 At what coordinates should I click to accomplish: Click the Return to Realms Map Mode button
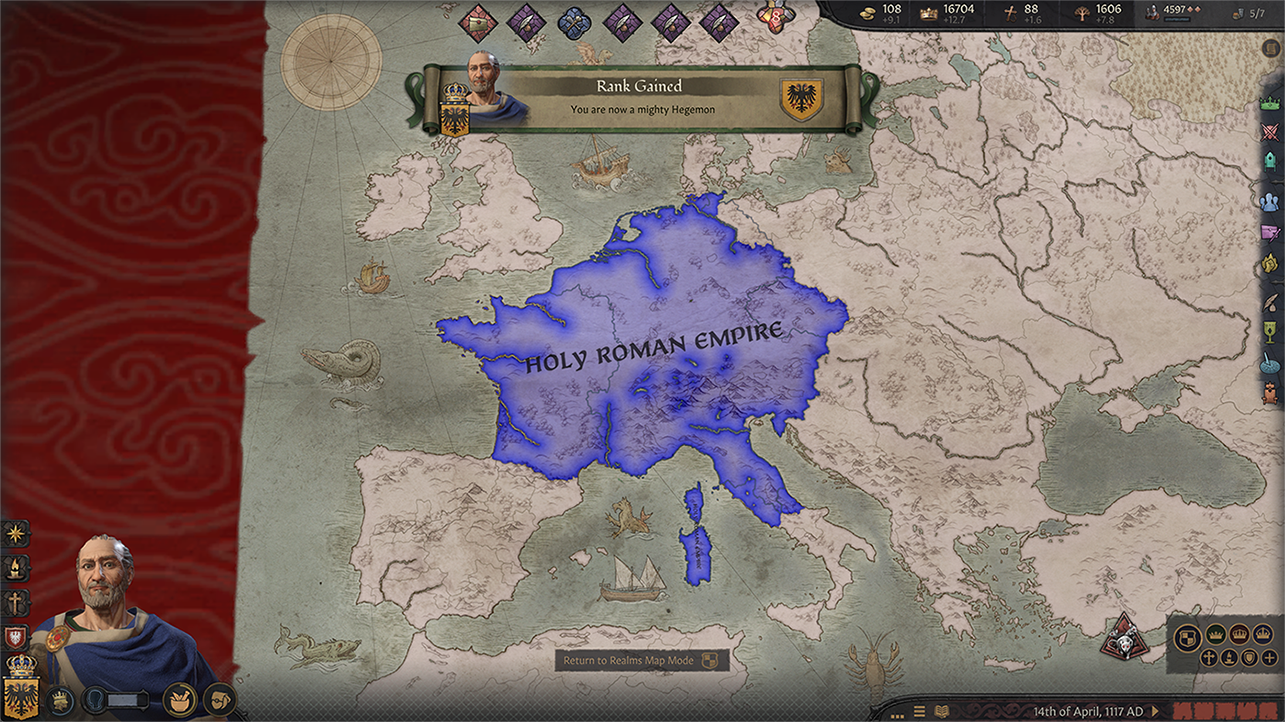(642, 661)
